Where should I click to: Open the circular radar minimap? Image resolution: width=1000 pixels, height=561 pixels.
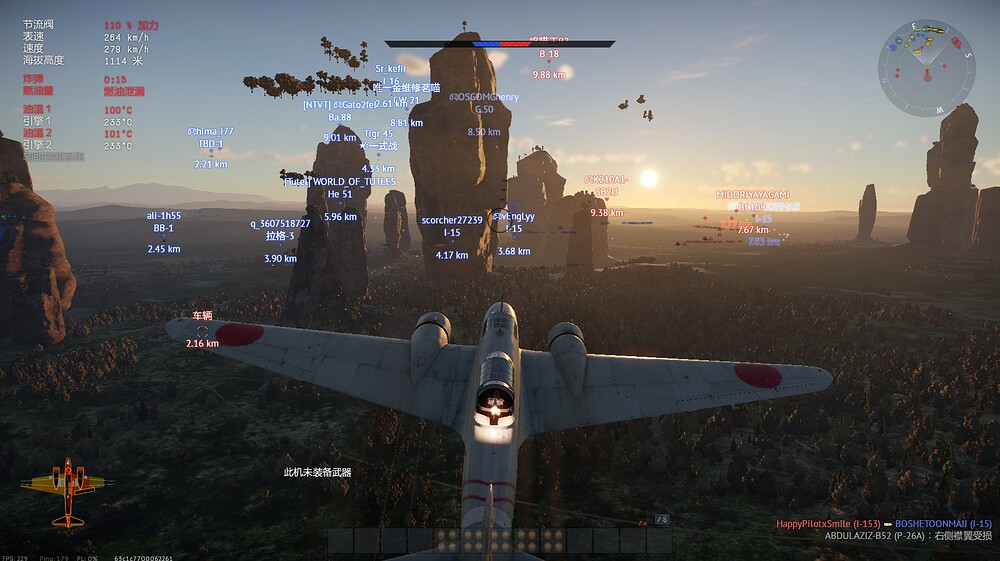coord(926,68)
